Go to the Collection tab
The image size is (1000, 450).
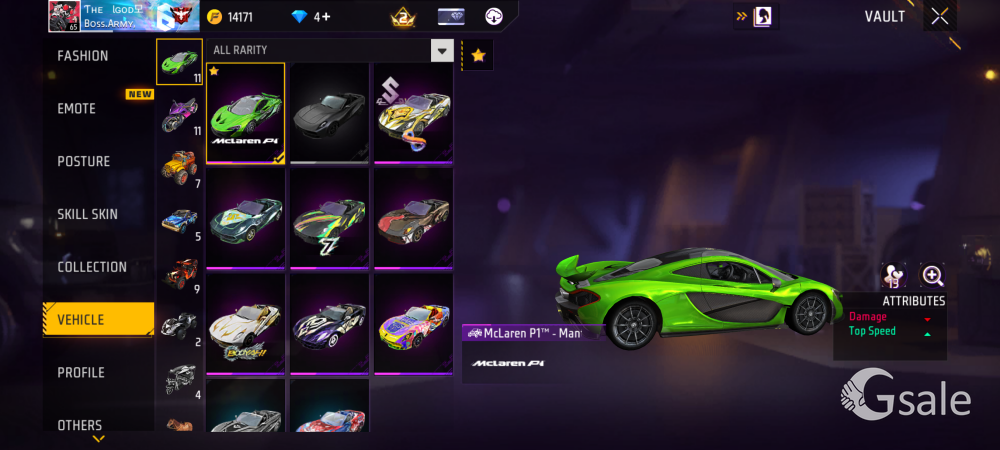92,267
